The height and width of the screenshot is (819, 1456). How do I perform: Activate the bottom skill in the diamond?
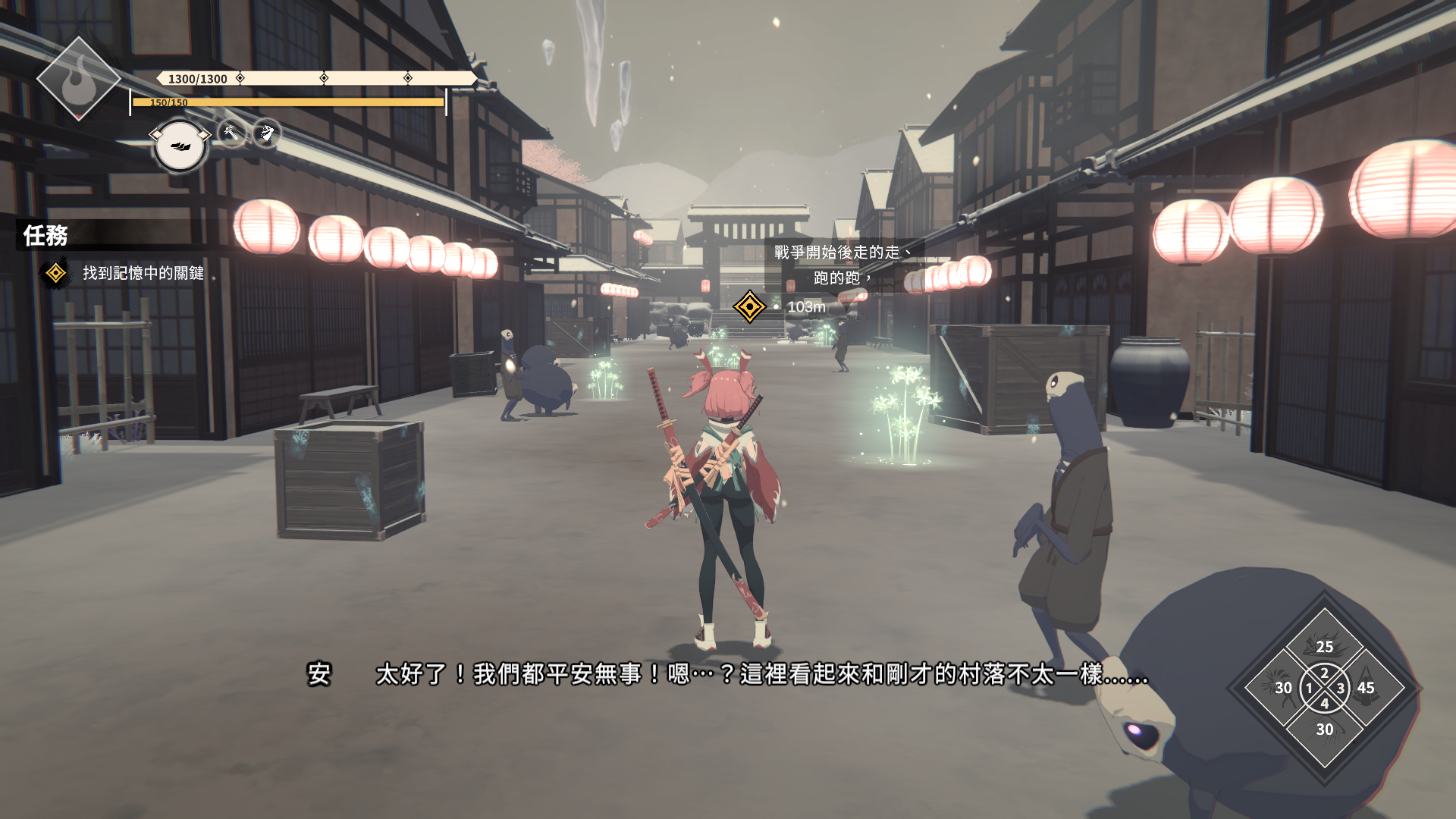tap(1324, 730)
